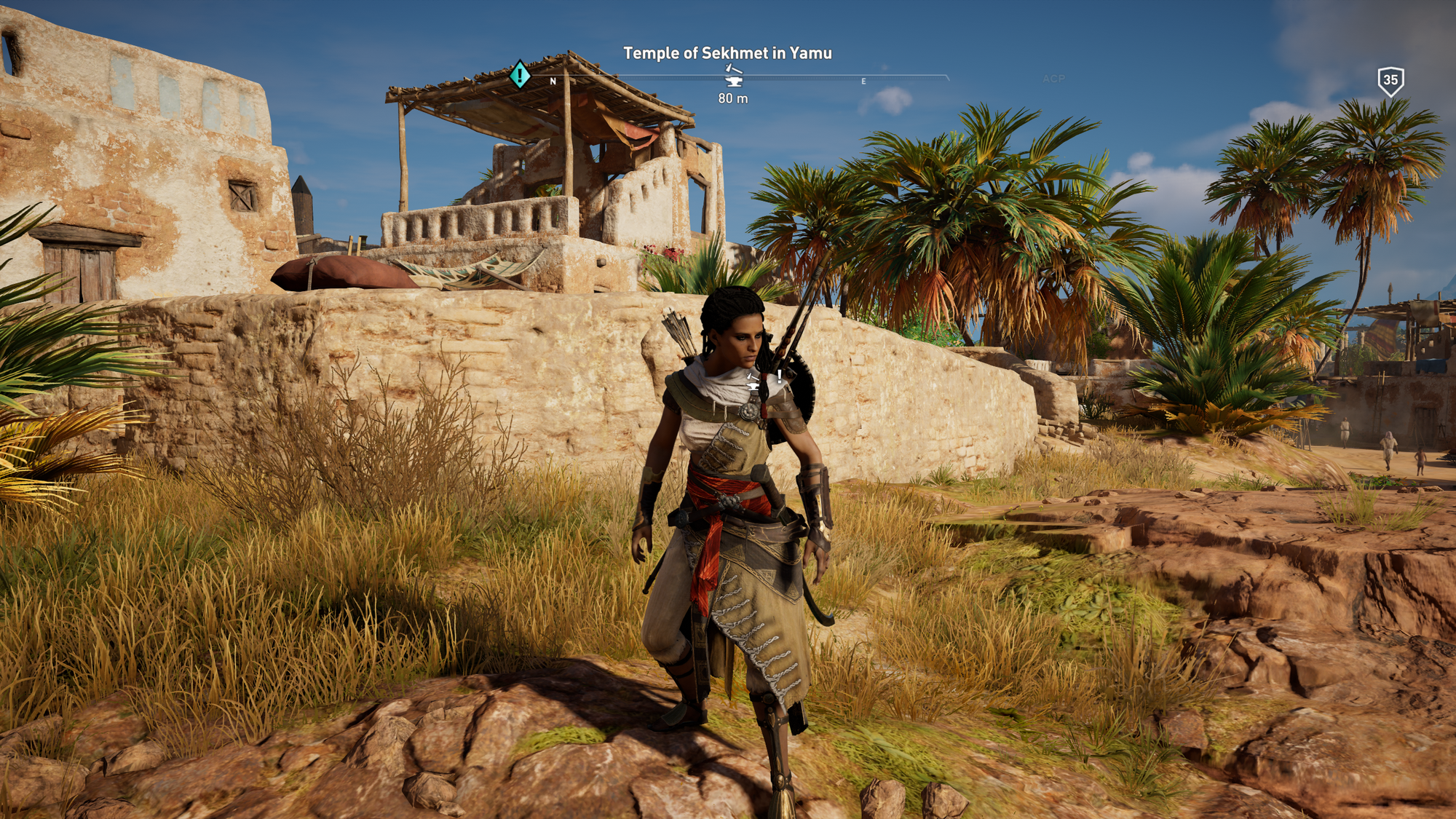
Task: Click the white exclamation mark waypoint marker
Action: coord(779,376)
